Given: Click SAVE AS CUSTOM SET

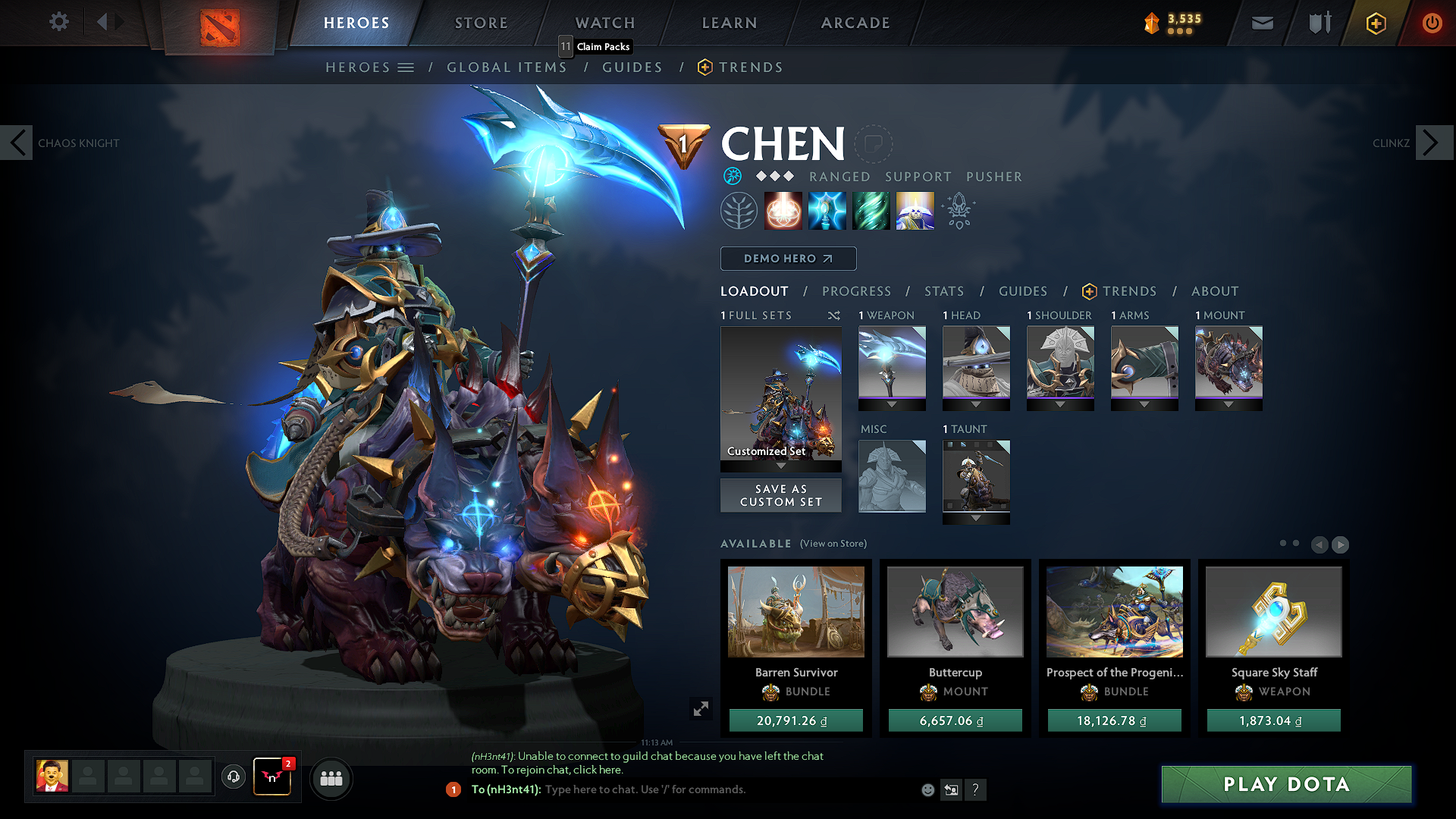Looking at the screenshot, I should pyautogui.click(x=780, y=495).
